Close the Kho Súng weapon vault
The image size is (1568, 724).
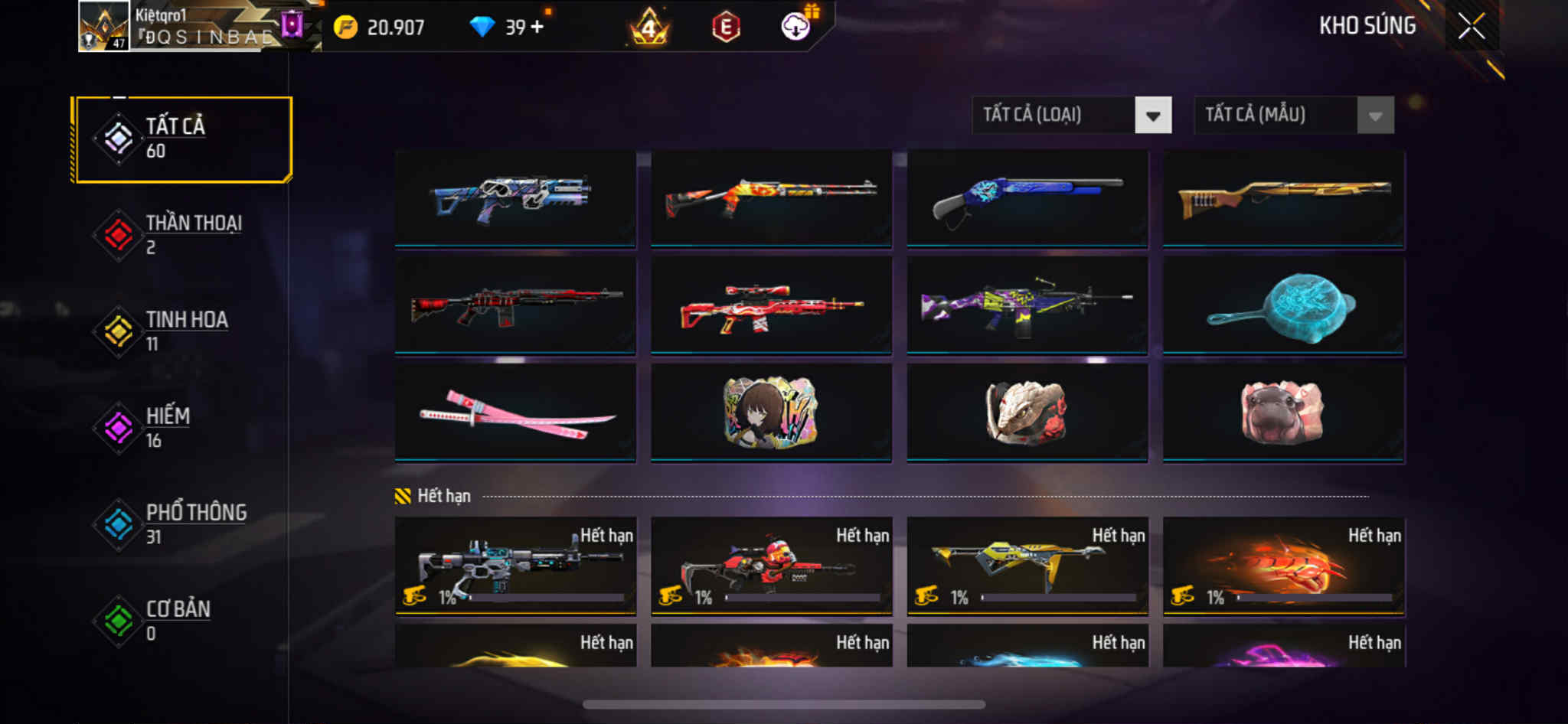point(1471,27)
